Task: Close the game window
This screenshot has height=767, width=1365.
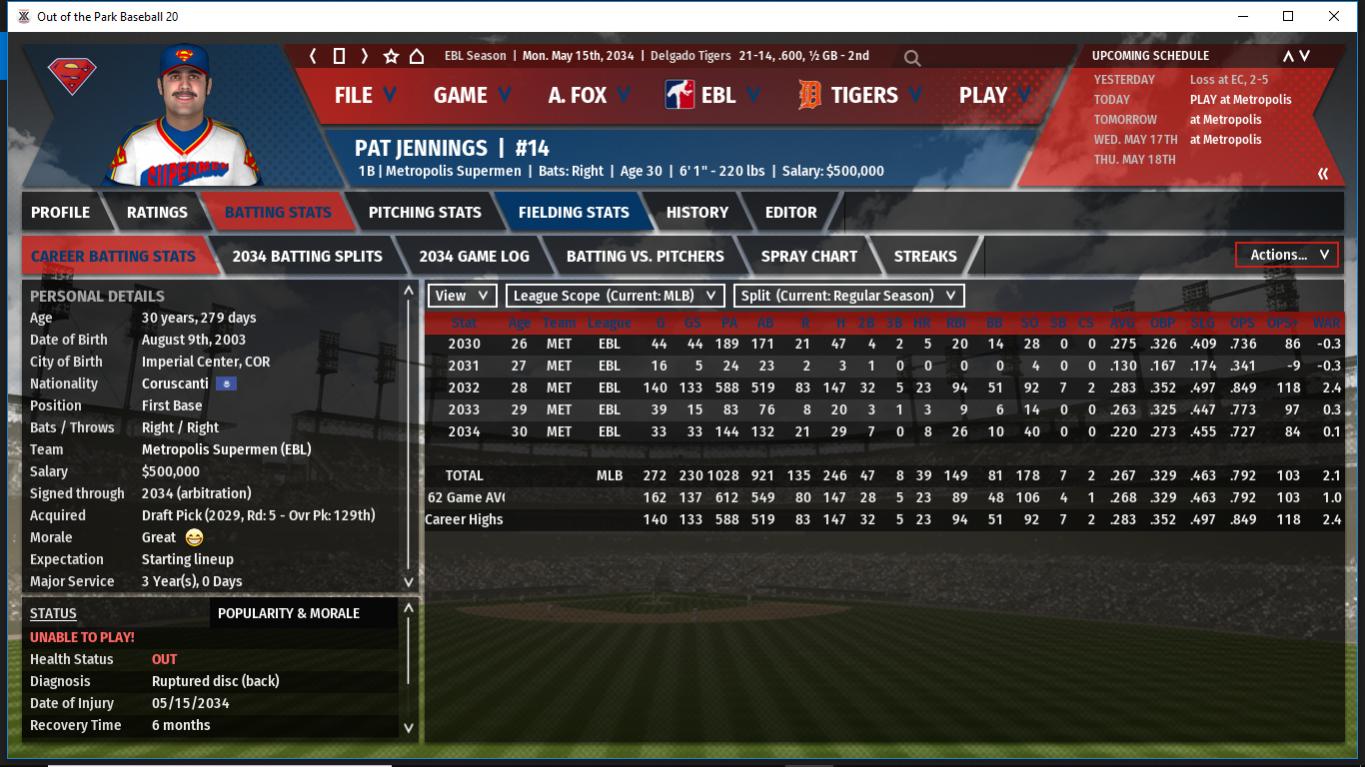Action: [x=1334, y=16]
